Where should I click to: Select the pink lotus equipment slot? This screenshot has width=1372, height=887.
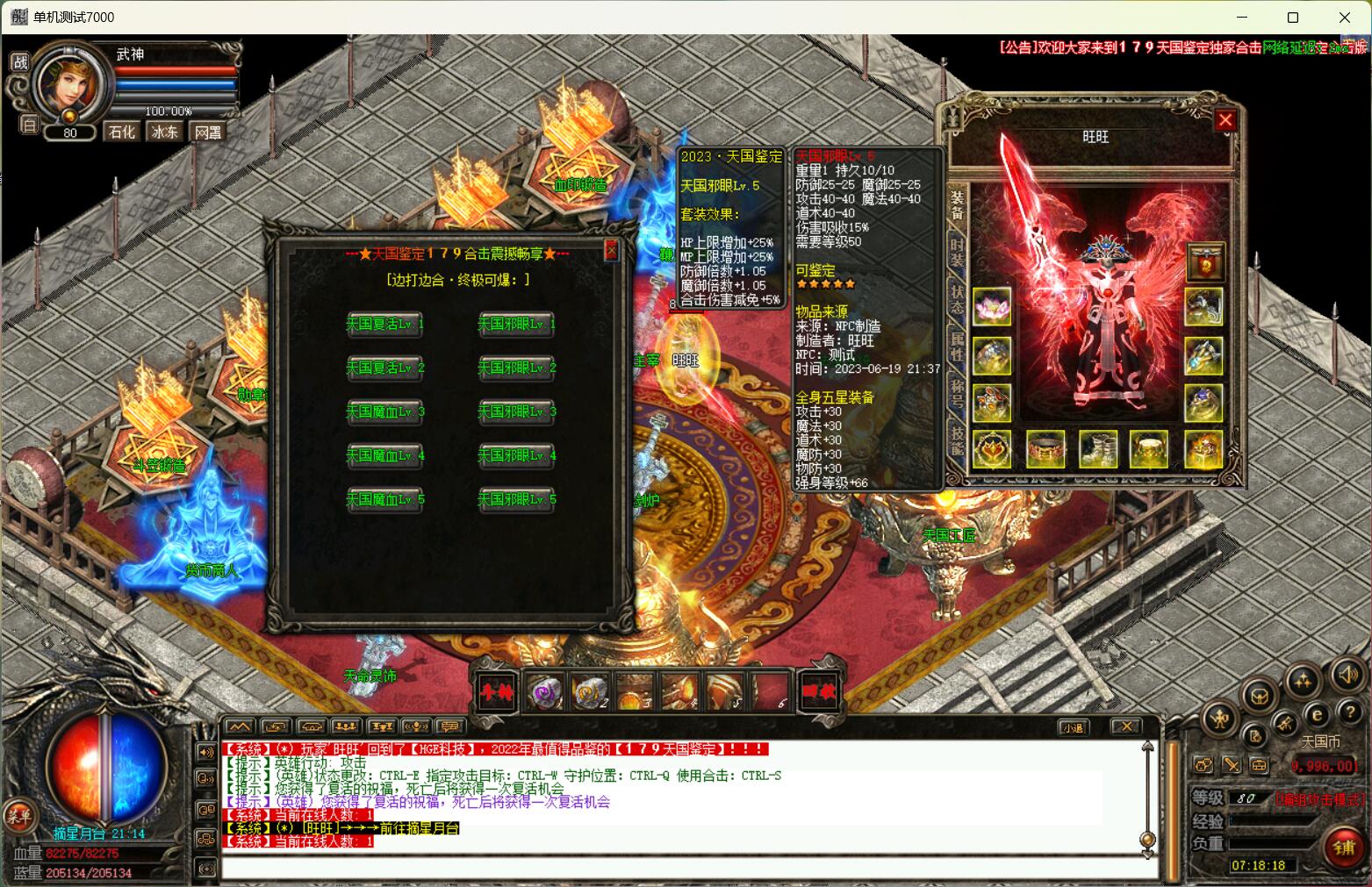coord(992,306)
